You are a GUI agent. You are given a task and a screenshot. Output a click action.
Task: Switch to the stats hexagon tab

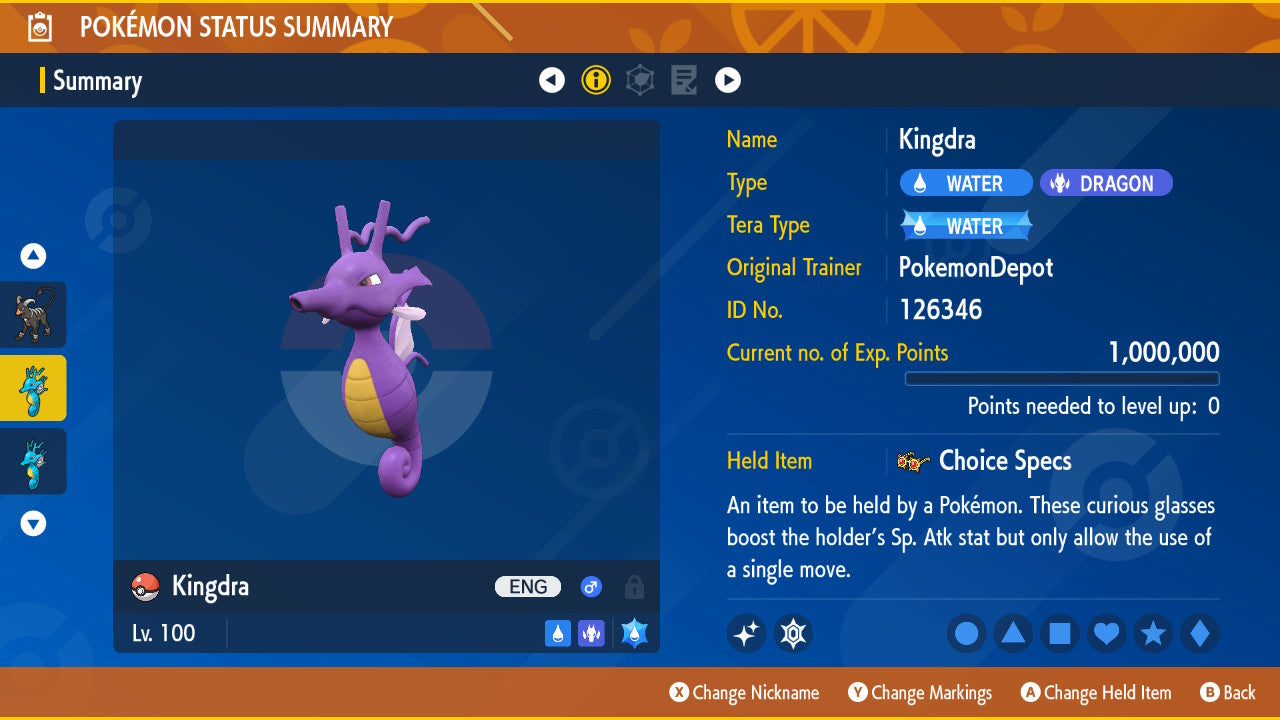pyautogui.click(x=640, y=80)
